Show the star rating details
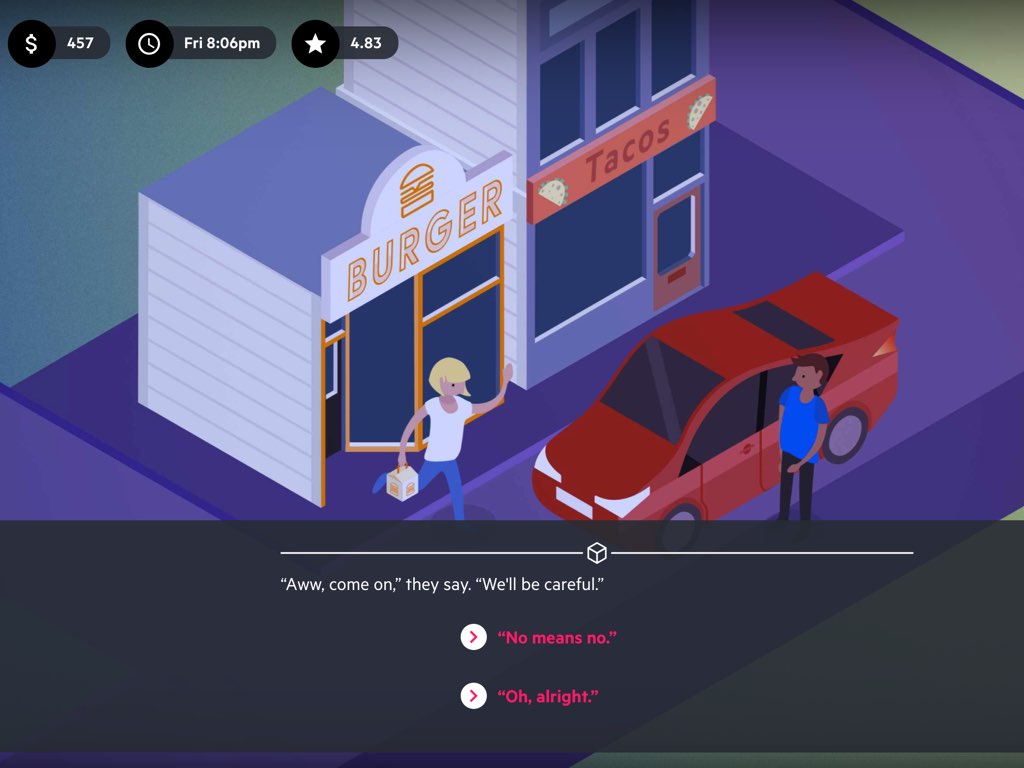The width and height of the screenshot is (1024, 768). pos(315,44)
